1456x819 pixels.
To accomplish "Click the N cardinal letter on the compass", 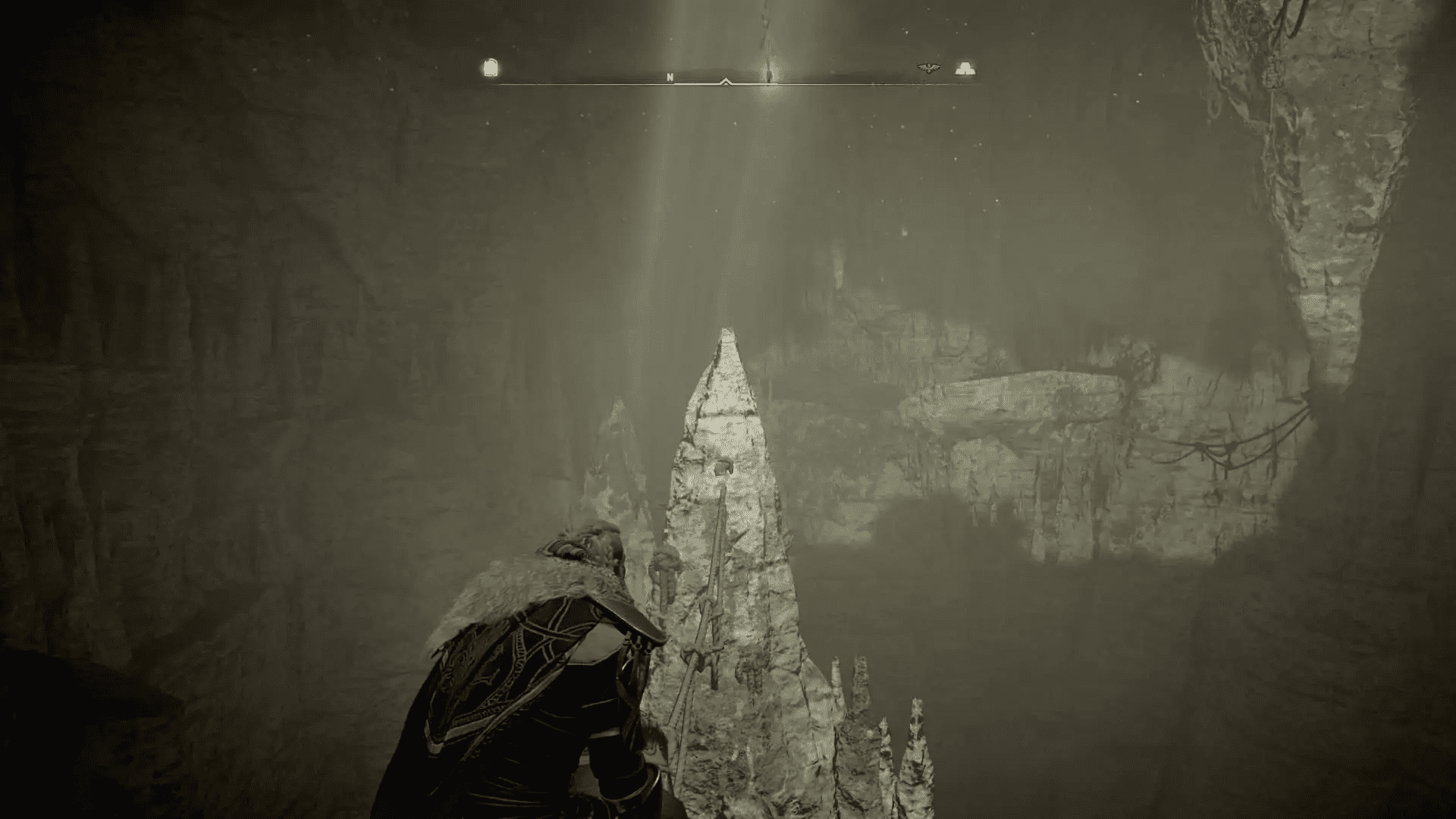I will click(670, 76).
